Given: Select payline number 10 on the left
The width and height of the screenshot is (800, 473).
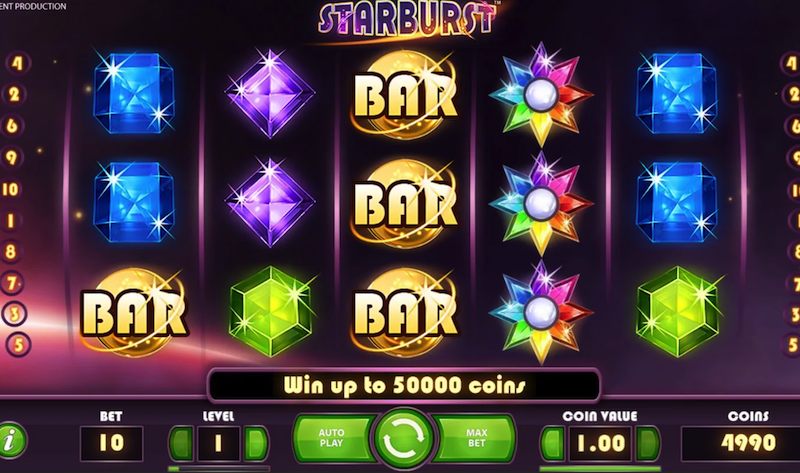Looking at the screenshot, I should [13, 189].
